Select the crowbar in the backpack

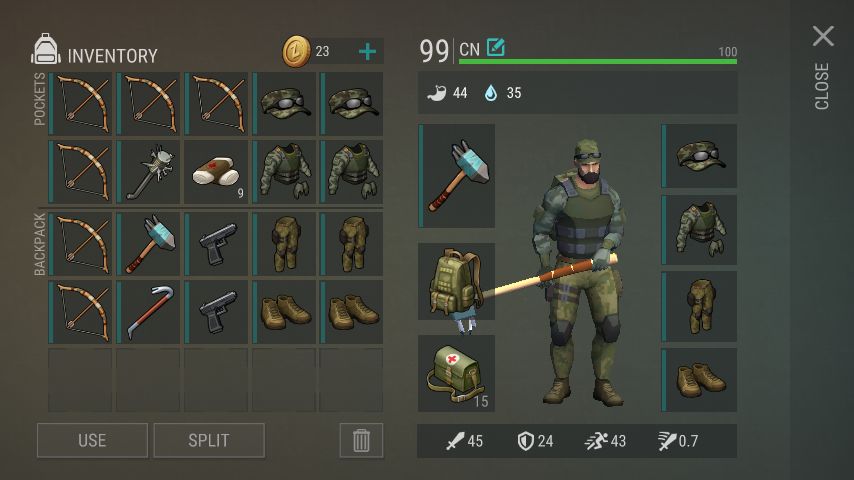point(148,312)
